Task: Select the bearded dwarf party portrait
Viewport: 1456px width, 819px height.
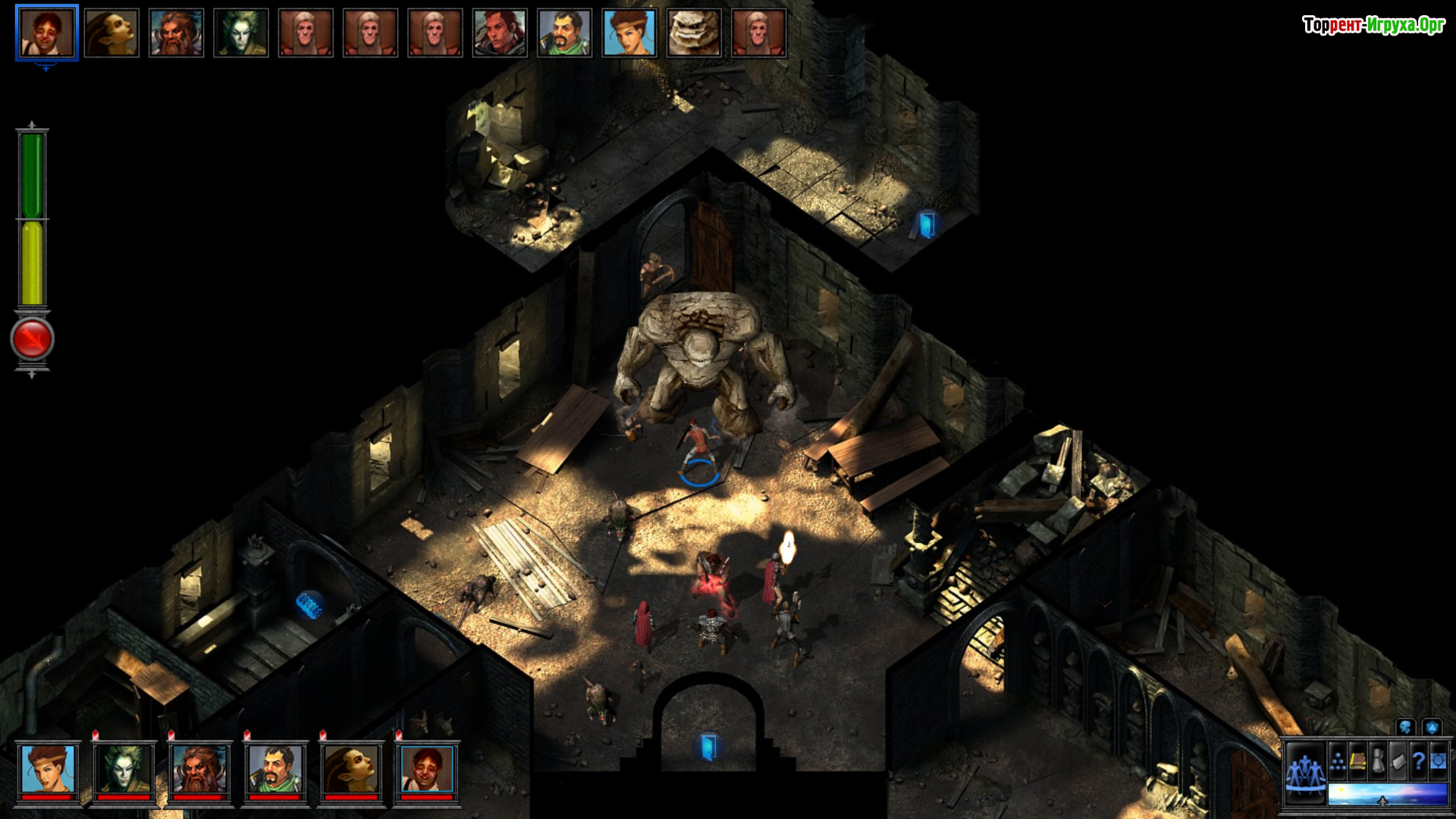Action: point(199,769)
